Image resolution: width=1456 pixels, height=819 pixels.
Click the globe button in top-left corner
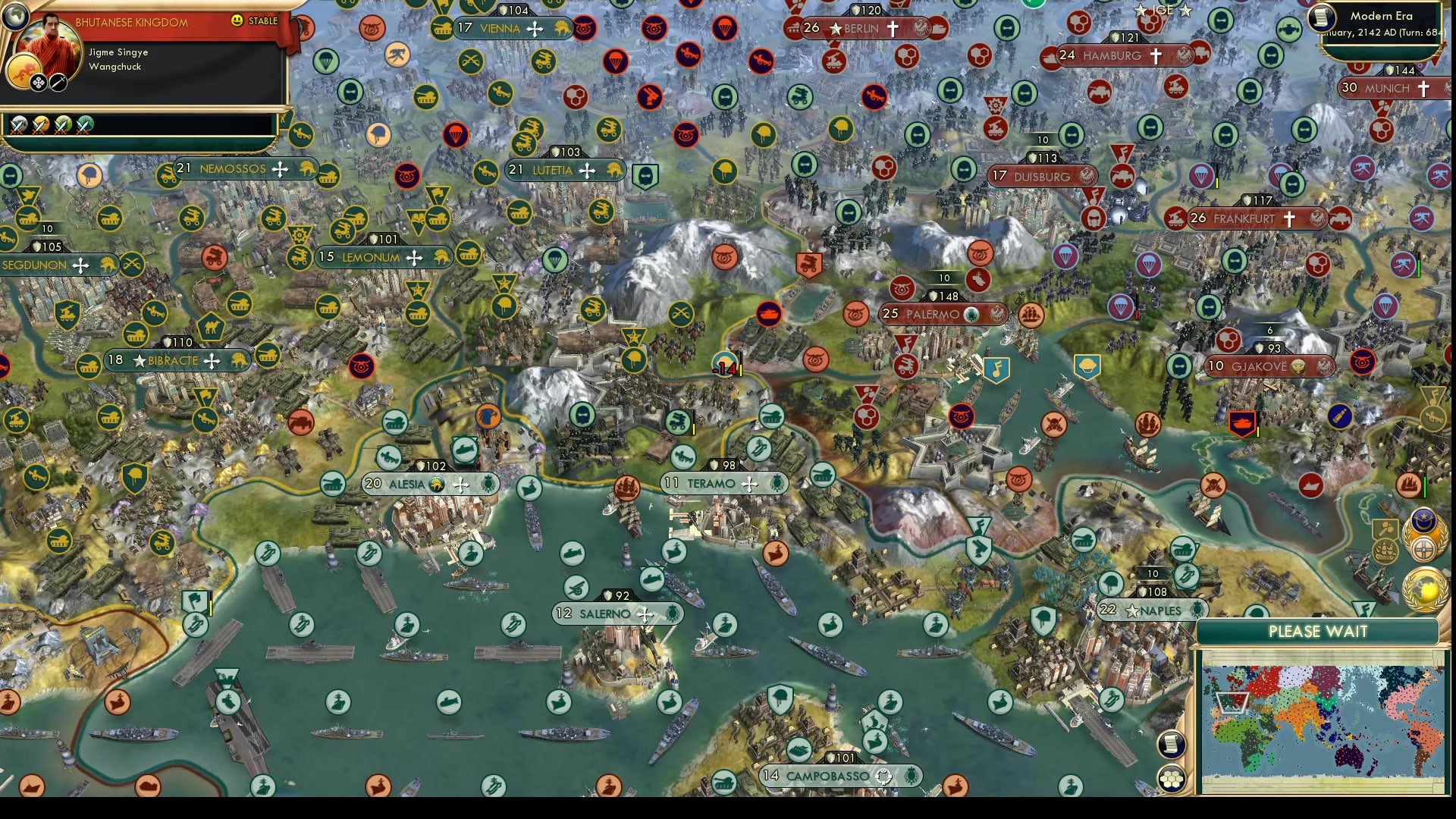coord(15,17)
